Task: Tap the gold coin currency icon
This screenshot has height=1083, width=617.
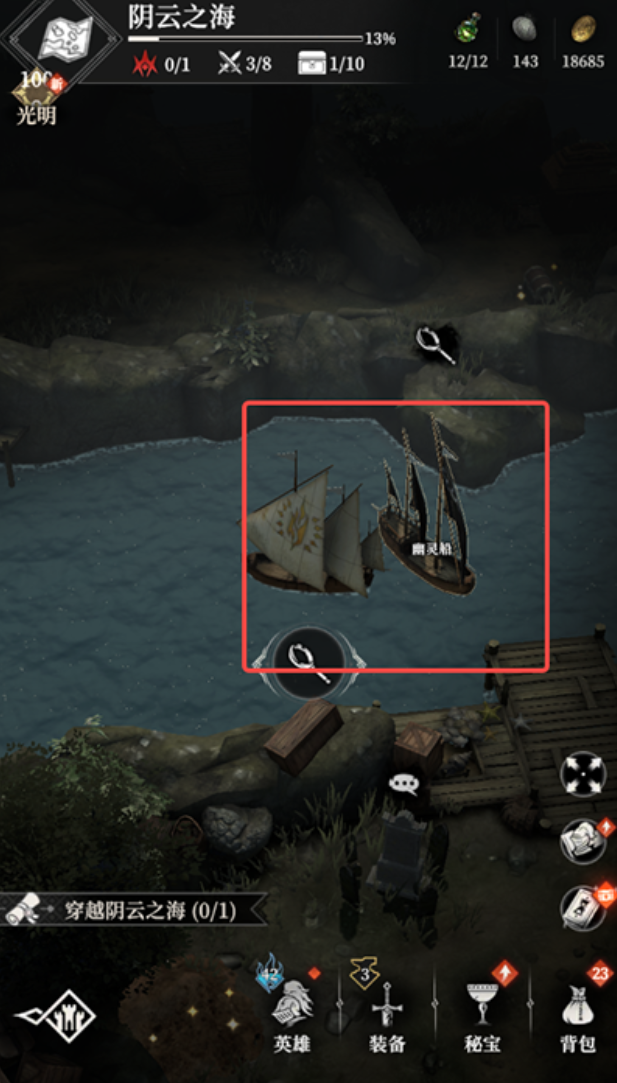Action: 582,30
